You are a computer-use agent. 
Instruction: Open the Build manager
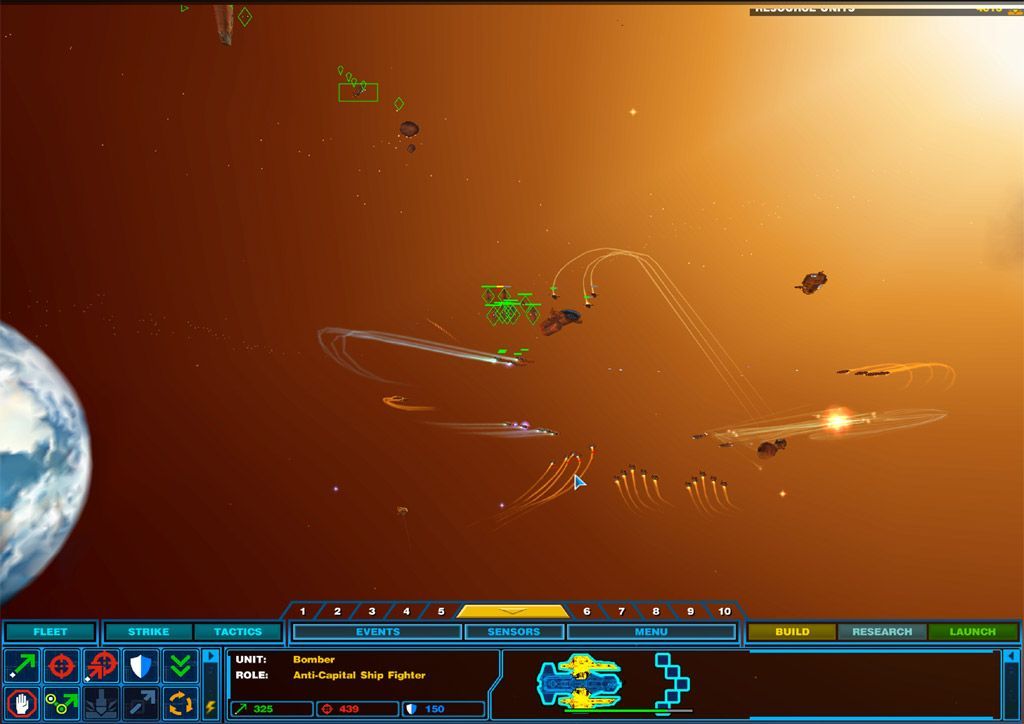[792, 632]
